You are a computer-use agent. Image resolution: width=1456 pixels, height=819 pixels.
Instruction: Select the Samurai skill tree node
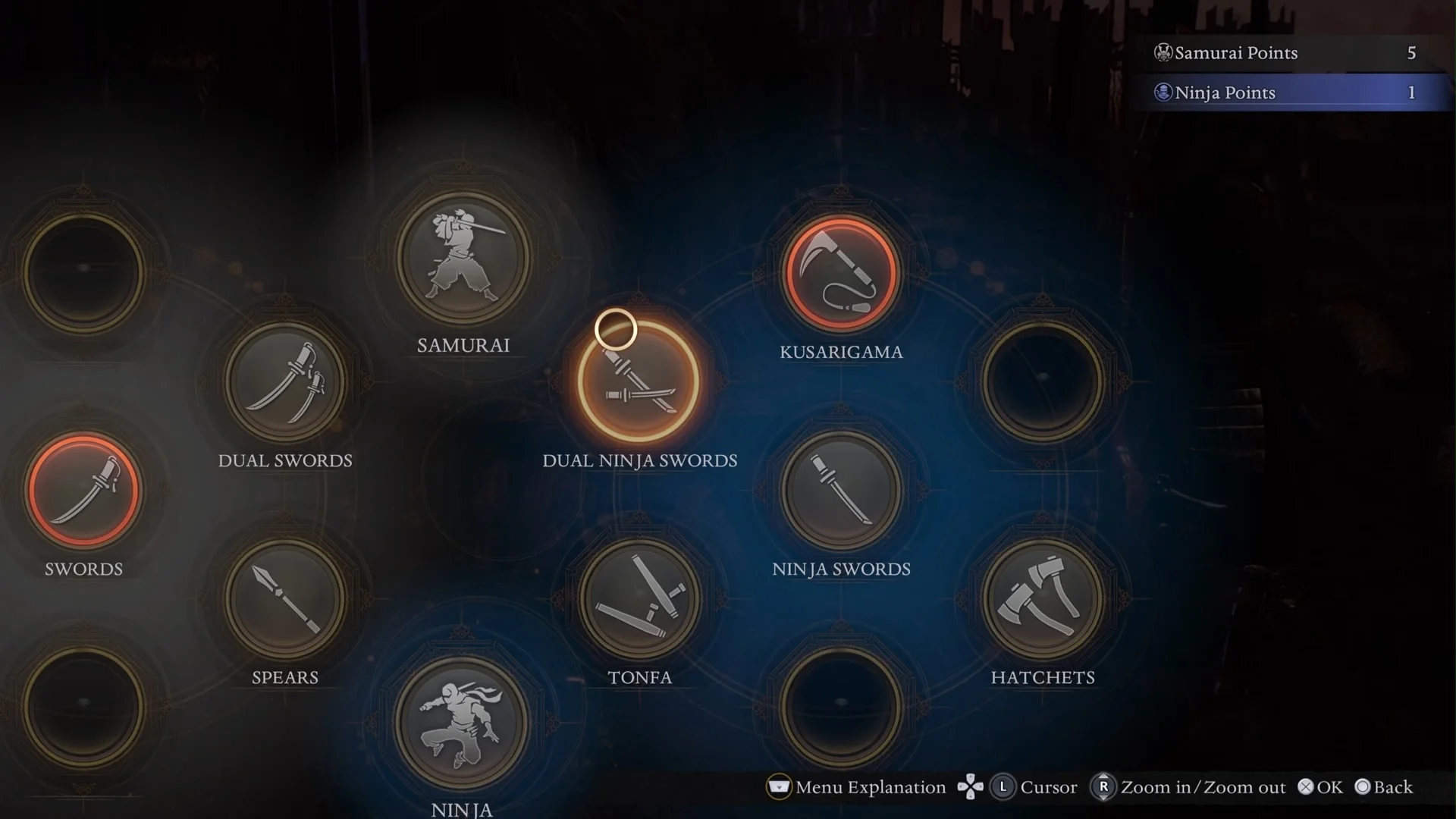tap(463, 258)
